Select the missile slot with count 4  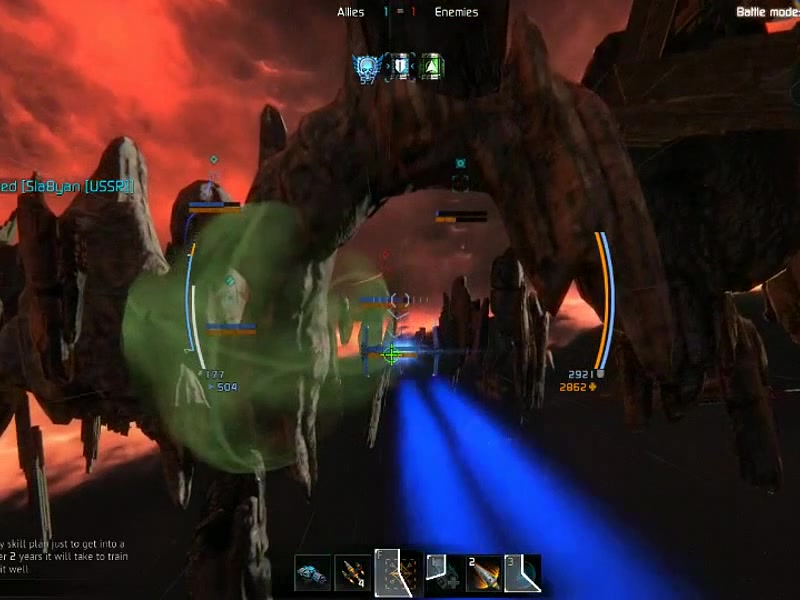(x=351, y=574)
